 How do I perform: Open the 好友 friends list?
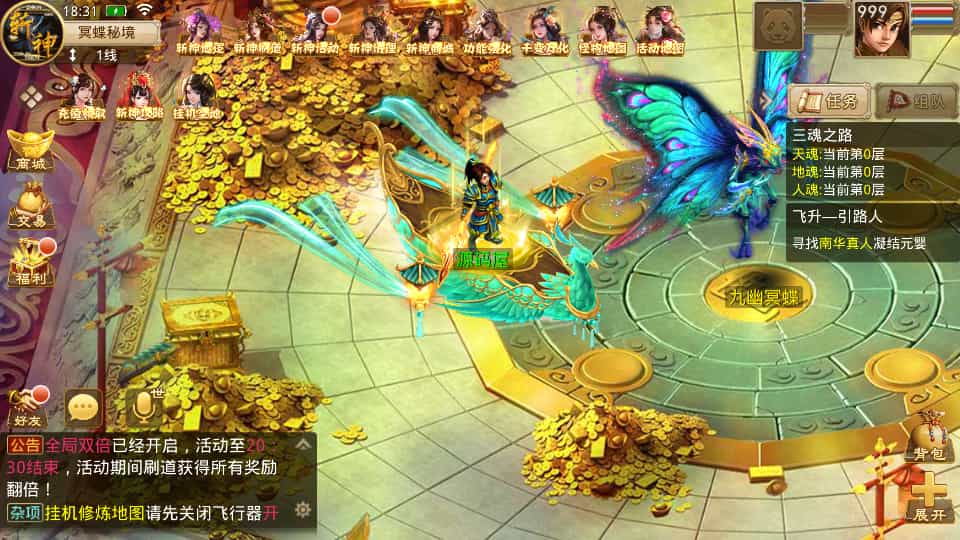pyautogui.click(x=28, y=407)
